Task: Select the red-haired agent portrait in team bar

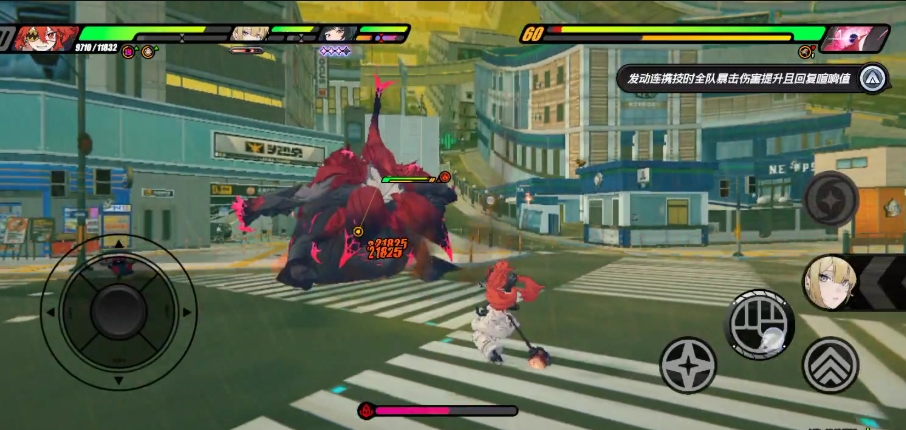Action: point(42,38)
